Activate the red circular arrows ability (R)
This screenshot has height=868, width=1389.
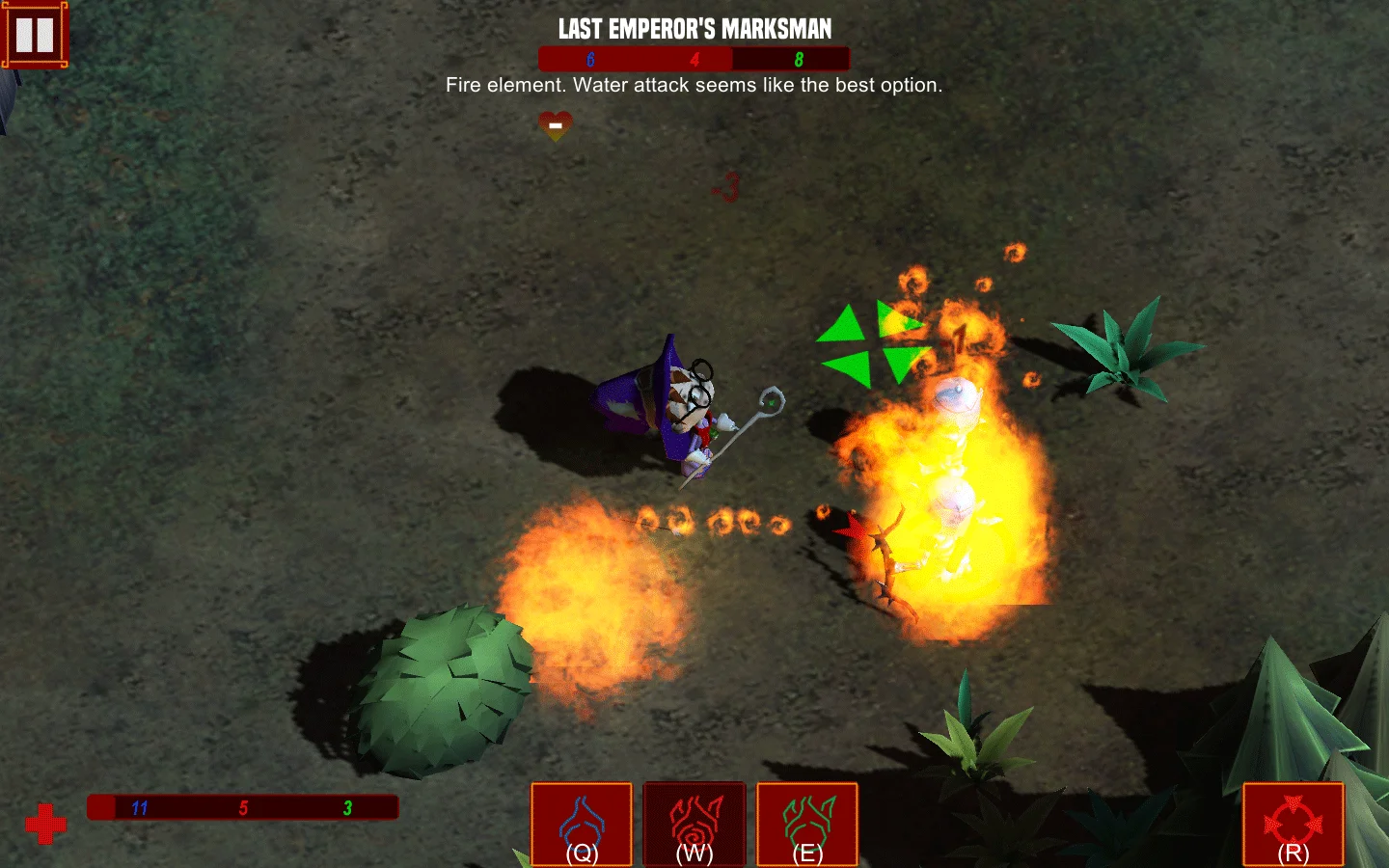[x=1293, y=825]
